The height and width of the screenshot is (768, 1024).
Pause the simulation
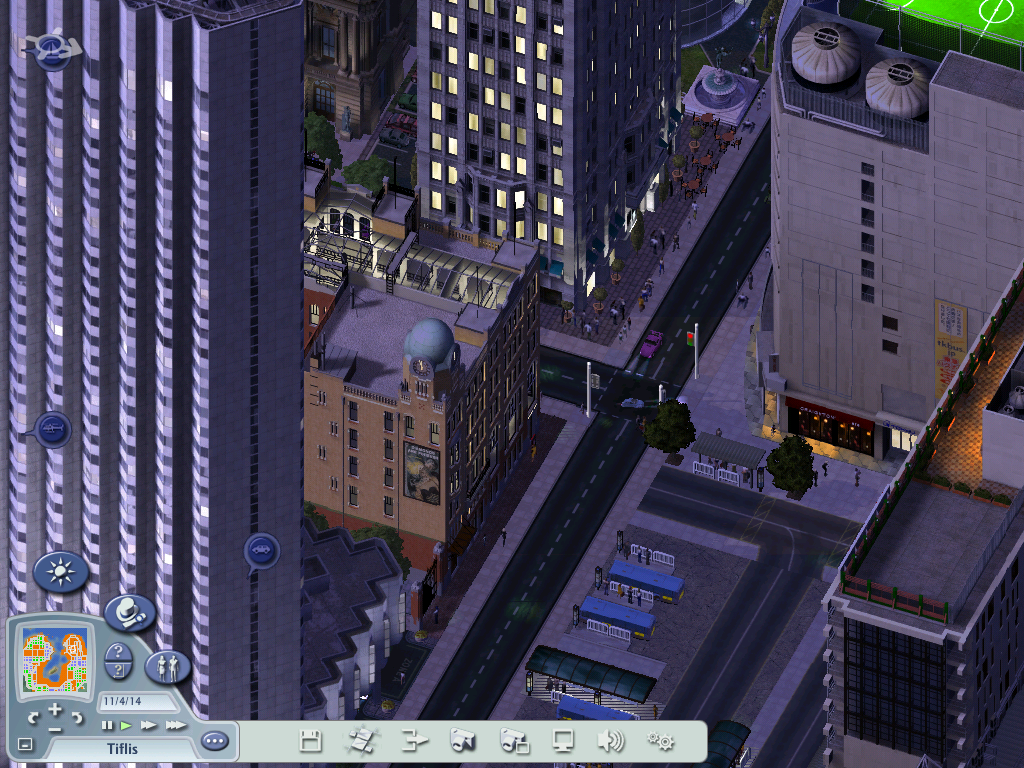tap(107, 724)
